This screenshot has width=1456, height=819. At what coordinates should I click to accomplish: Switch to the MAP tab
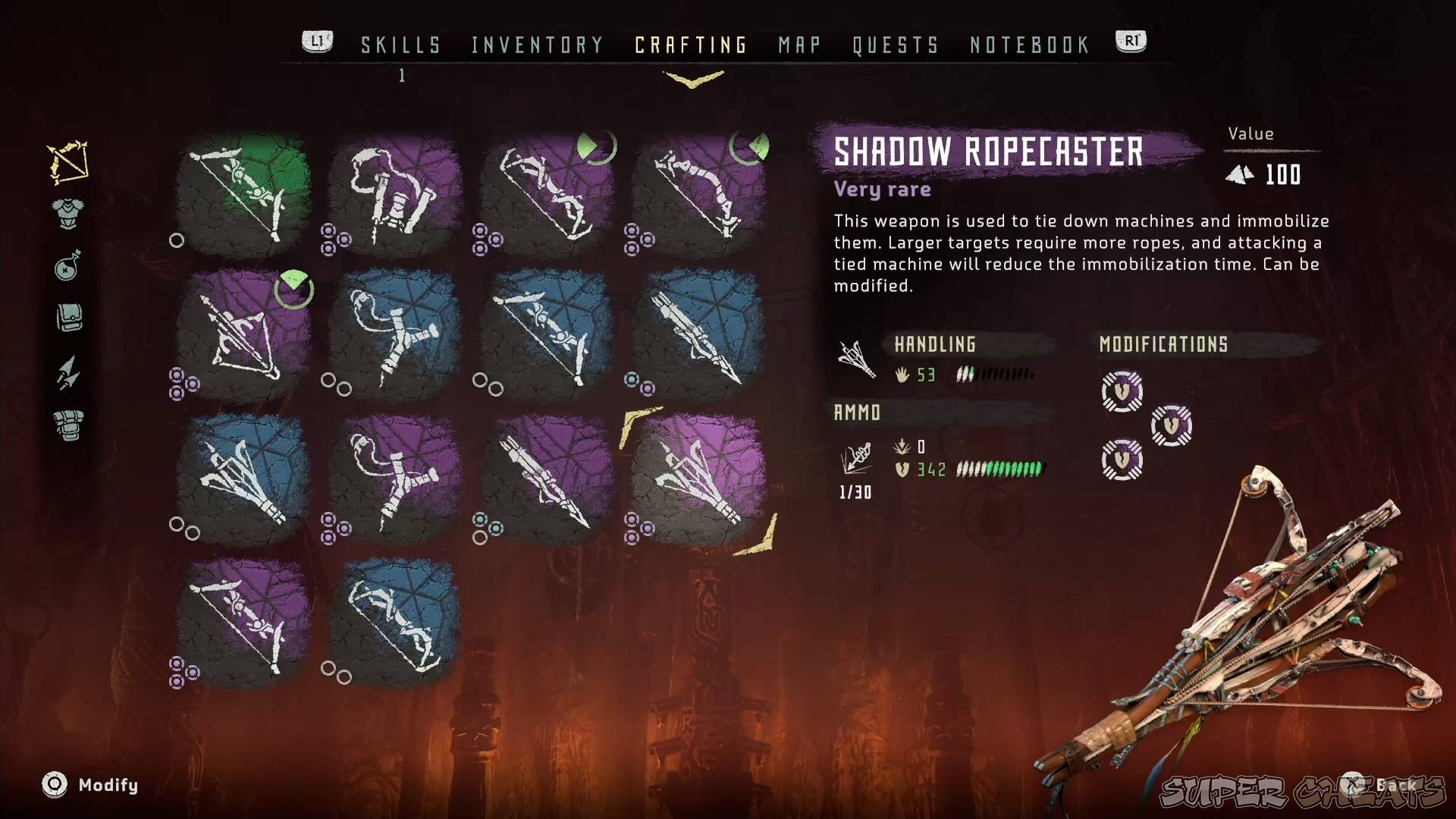click(x=799, y=45)
